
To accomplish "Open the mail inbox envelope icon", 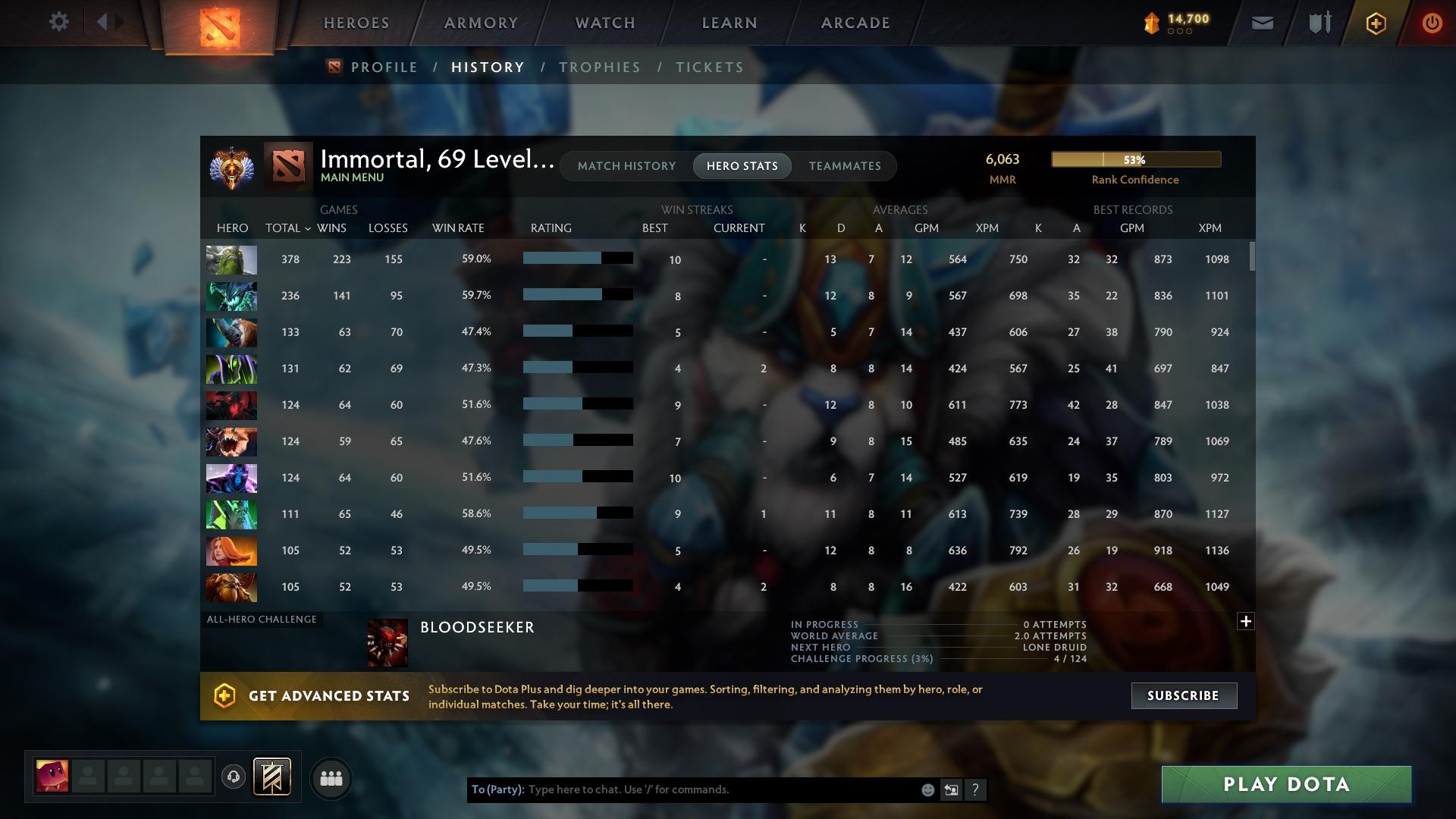I will coord(1261,22).
